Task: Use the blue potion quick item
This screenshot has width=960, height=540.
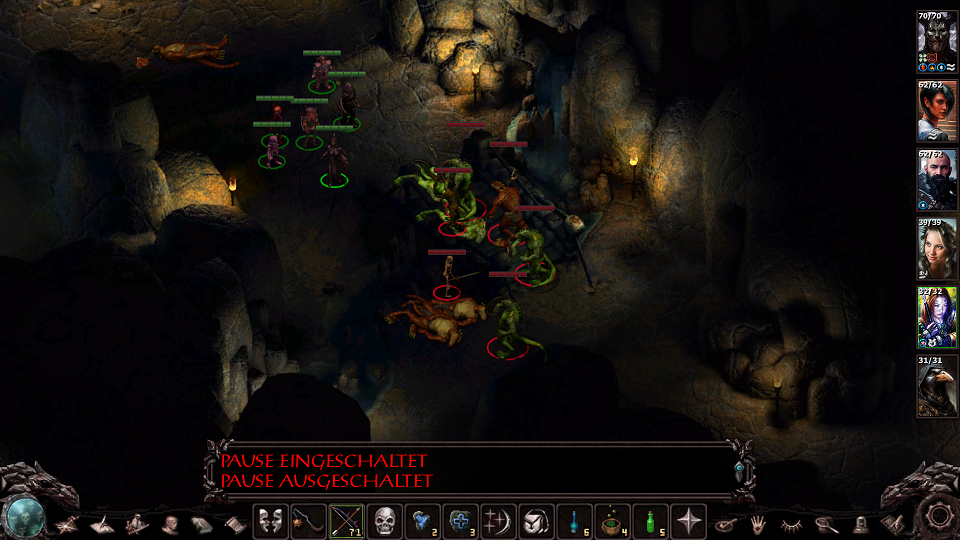Action: 575,521
